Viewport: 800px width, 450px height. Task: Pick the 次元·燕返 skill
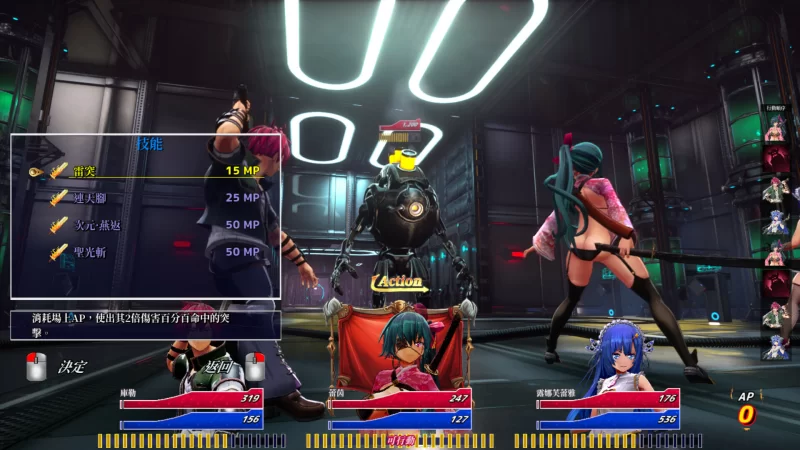[x=150, y=225]
